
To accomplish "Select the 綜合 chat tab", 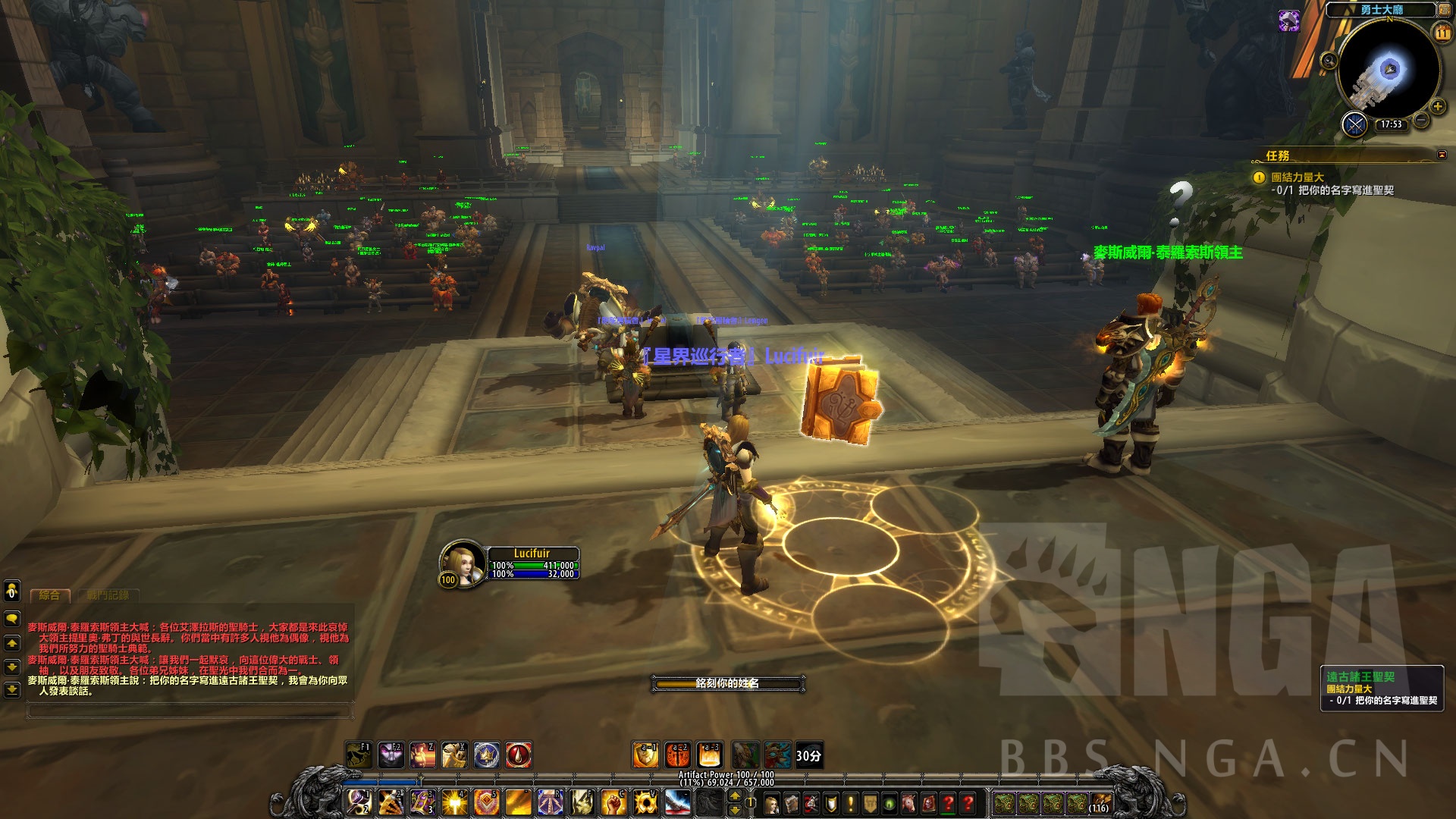I will (x=49, y=596).
